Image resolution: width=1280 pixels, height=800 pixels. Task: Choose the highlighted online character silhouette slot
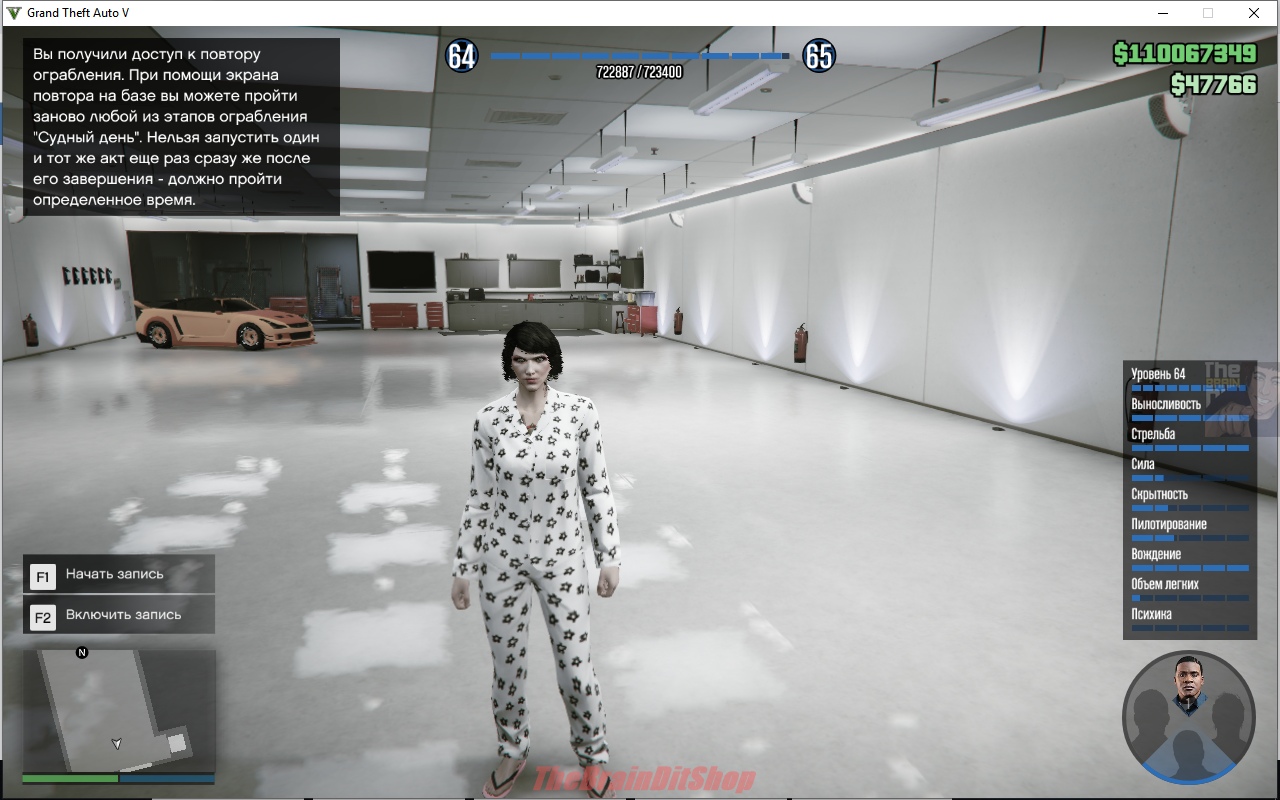point(1188,752)
